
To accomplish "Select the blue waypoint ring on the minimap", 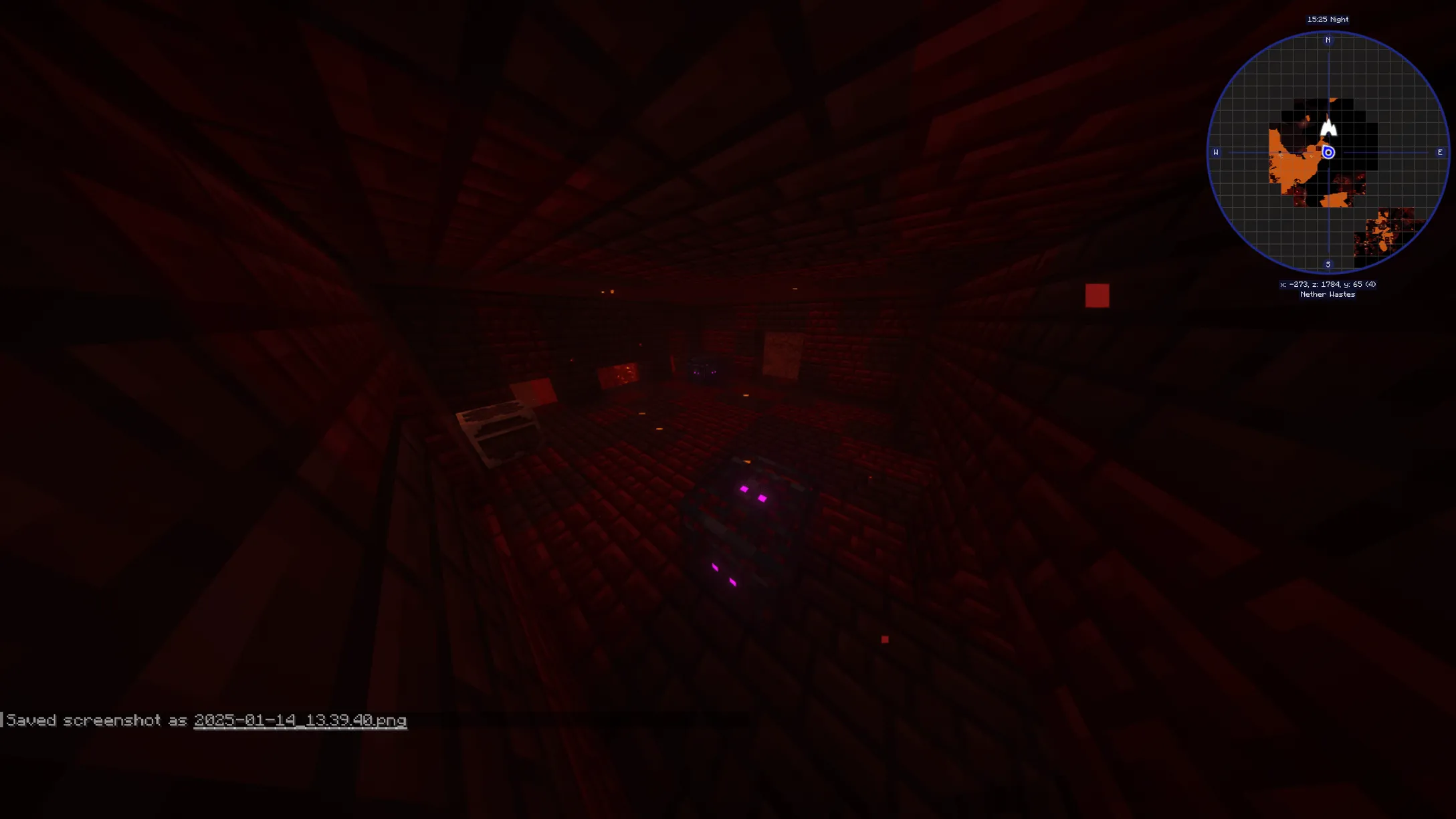I will [x=1328, y=152].
